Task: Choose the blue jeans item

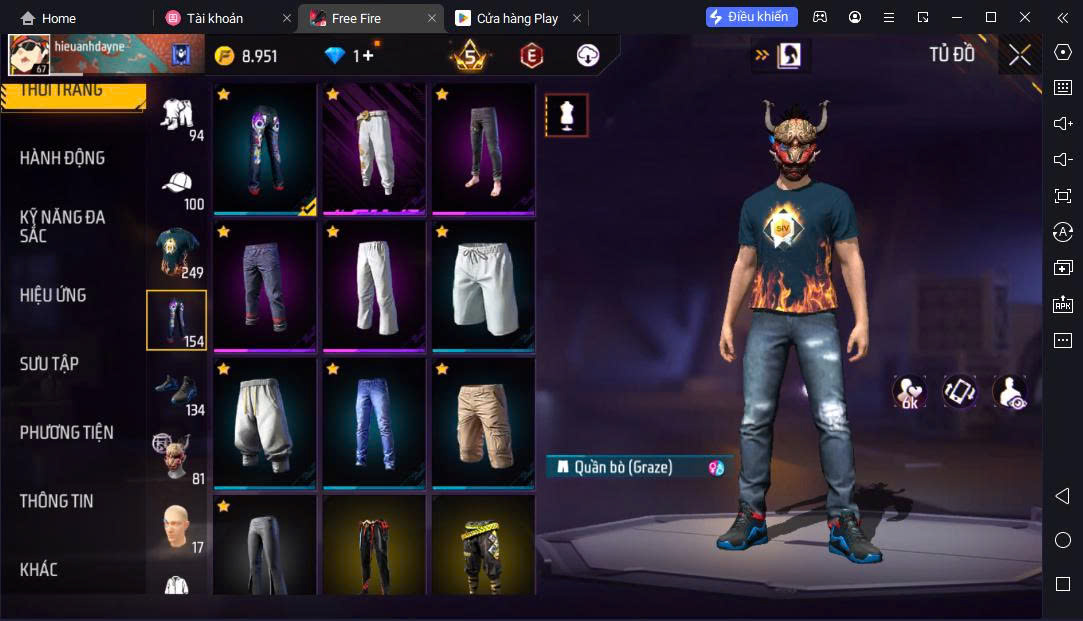Action: [x=374, y=423]
